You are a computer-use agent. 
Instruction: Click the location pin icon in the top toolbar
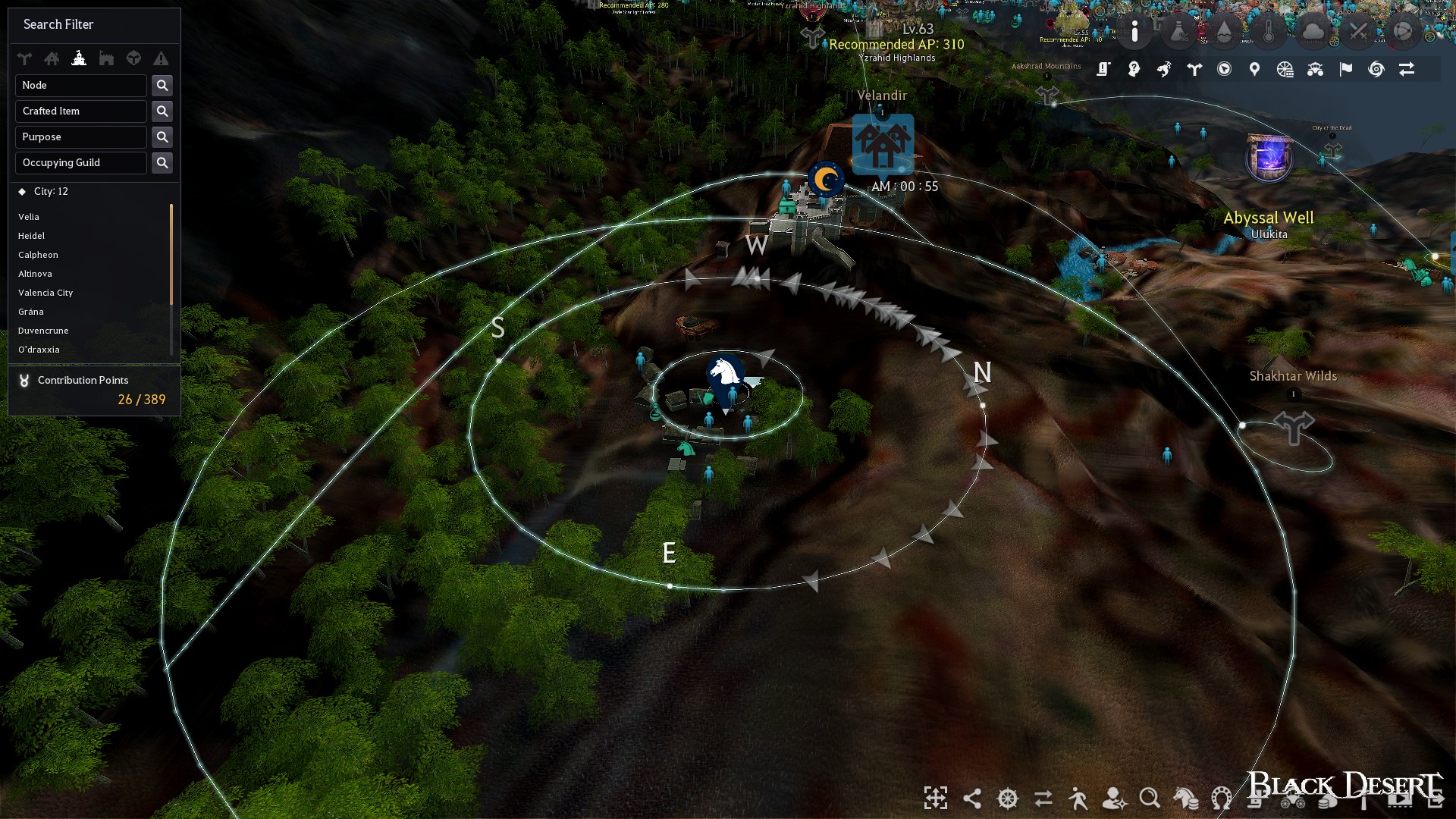1253,69
